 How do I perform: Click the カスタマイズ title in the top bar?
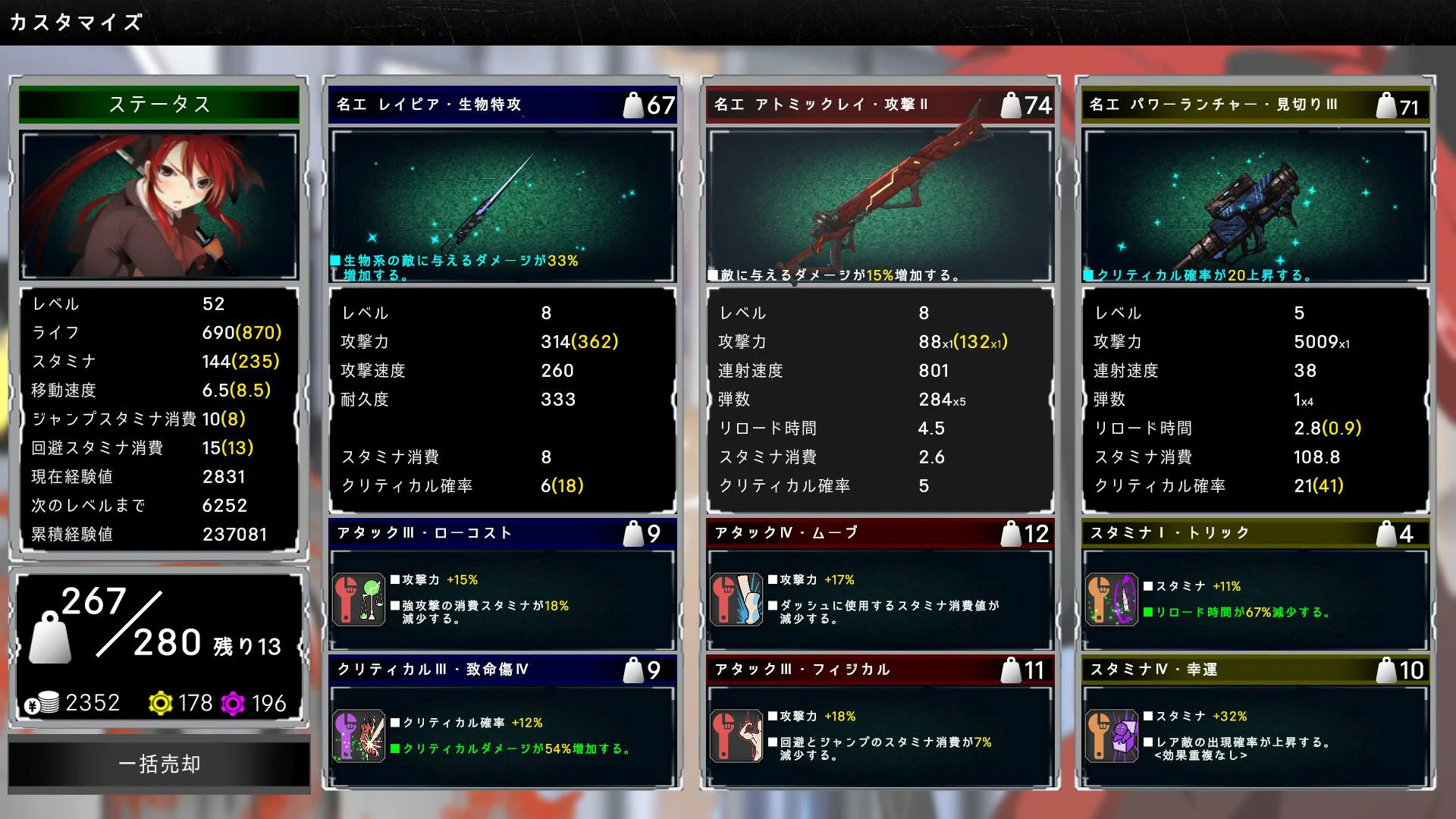pos(74,21)
